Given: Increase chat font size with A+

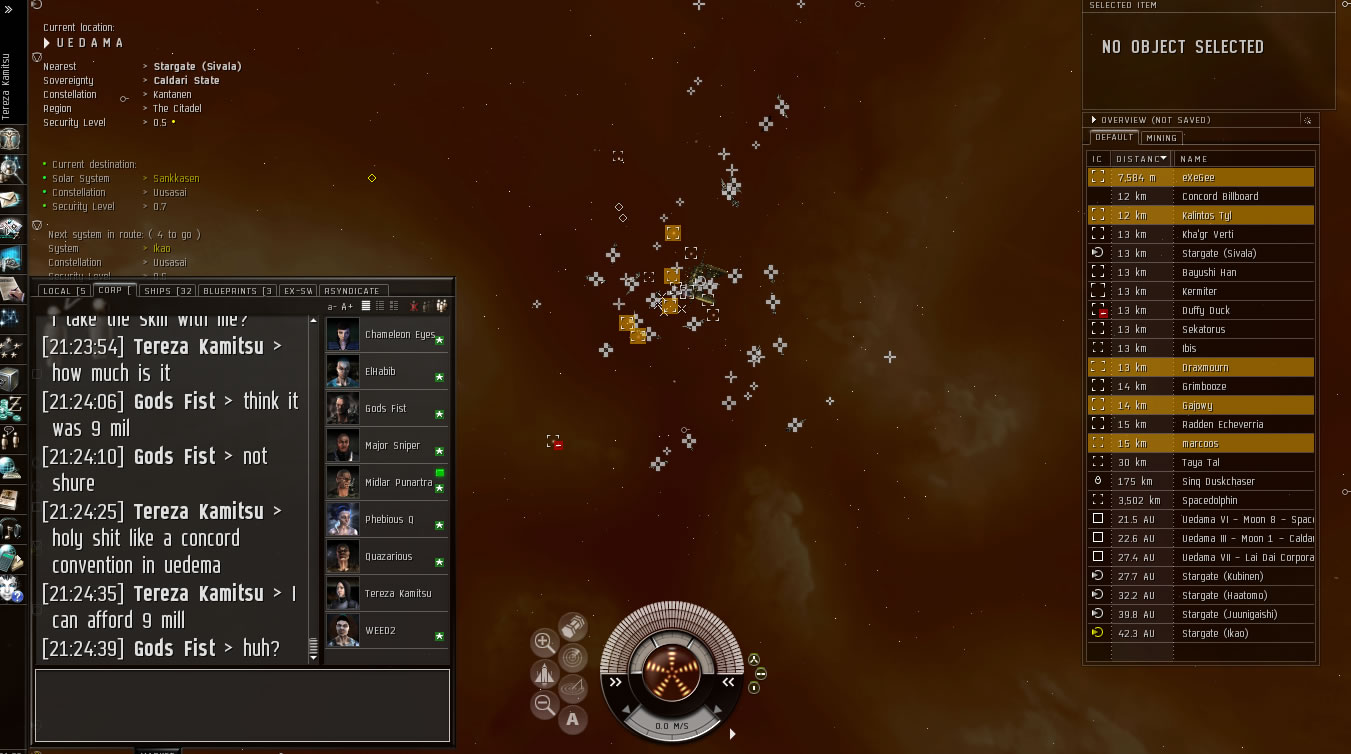Looking at the screenshot, I should (347, 306).
